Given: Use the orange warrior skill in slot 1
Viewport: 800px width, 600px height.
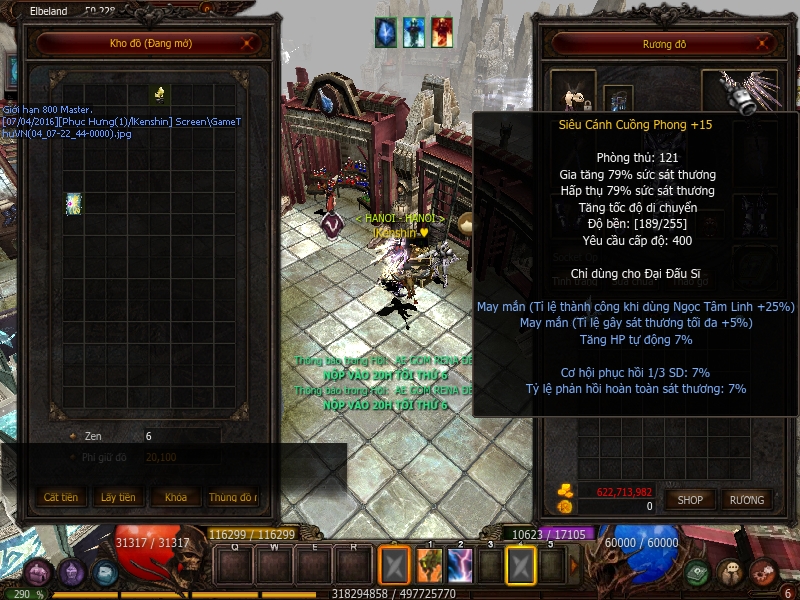Looking at the screenshot, I should [x=429, y=566].
